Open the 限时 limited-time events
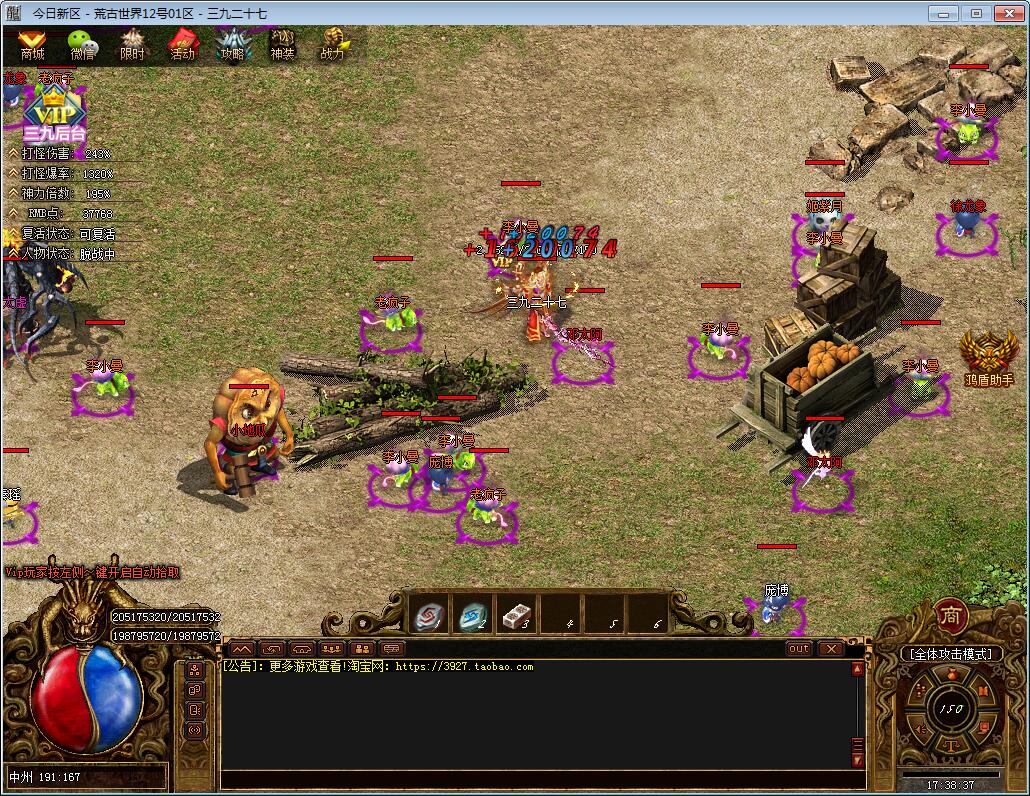1030x796 pixels. point(132,44)
